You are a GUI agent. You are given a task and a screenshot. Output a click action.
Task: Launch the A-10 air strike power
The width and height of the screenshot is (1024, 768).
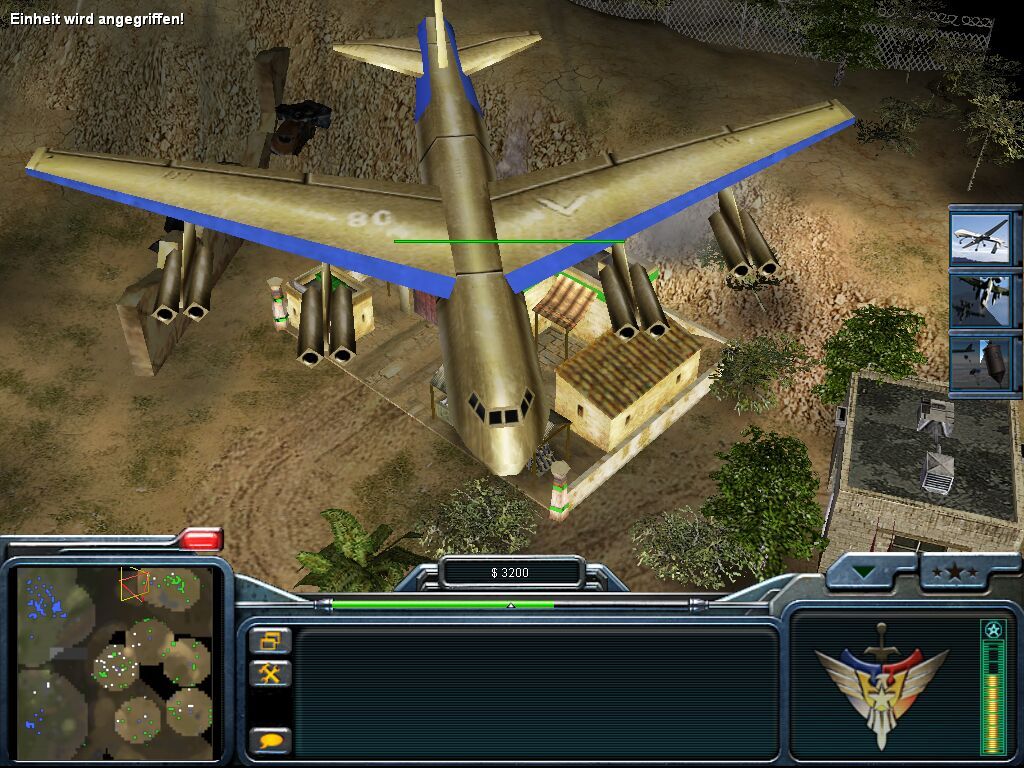point(980,298)
